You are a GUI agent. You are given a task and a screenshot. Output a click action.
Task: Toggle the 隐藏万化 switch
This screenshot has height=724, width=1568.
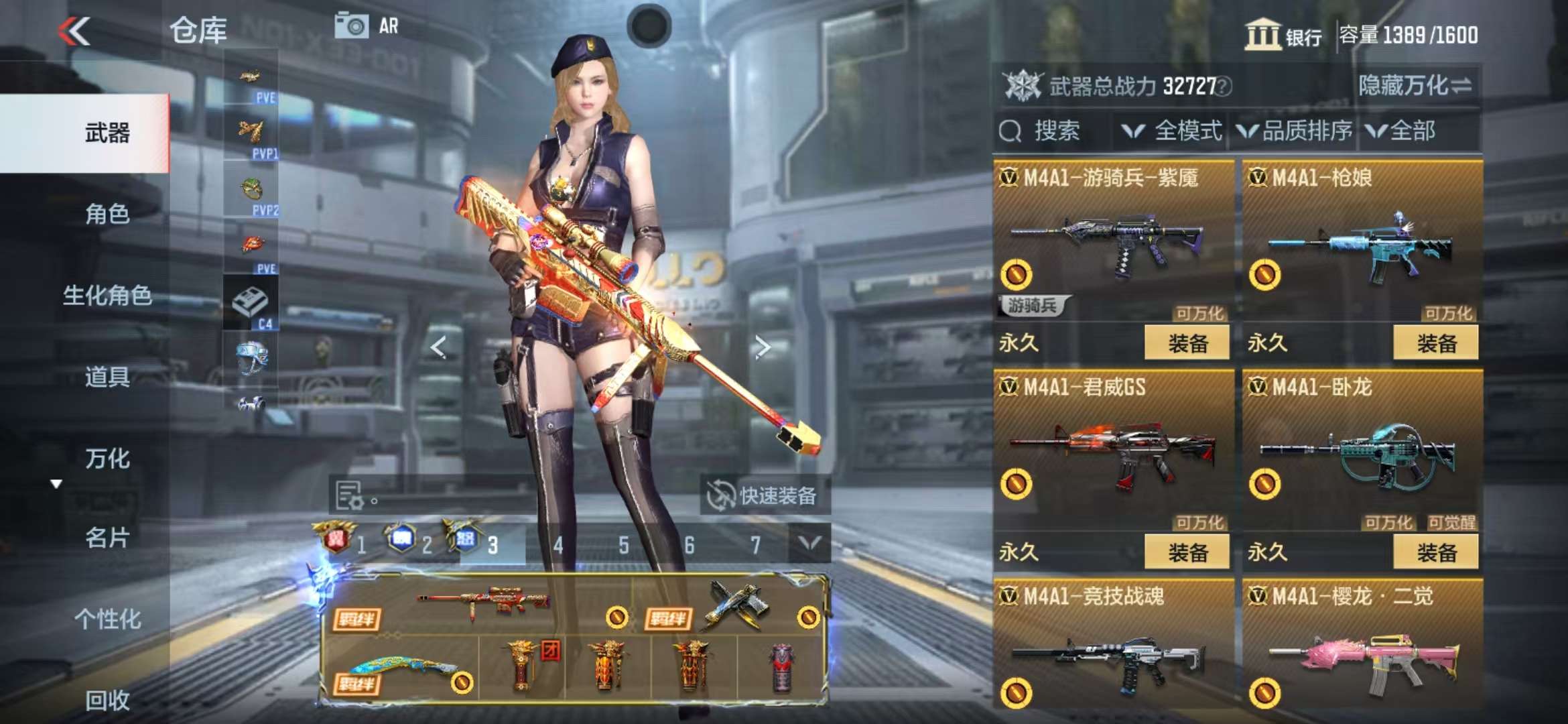1415,86
